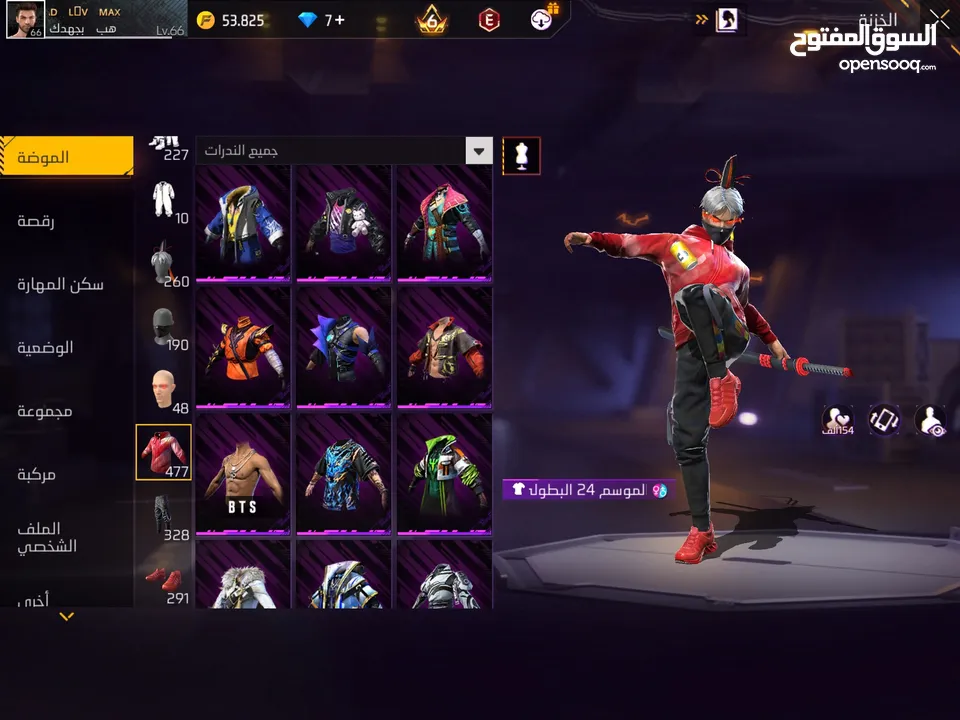Image resolution: width=960 pixels, height=720 pixels.
Task: Click the mannequin preview button
Action: [x=521, y=155]
